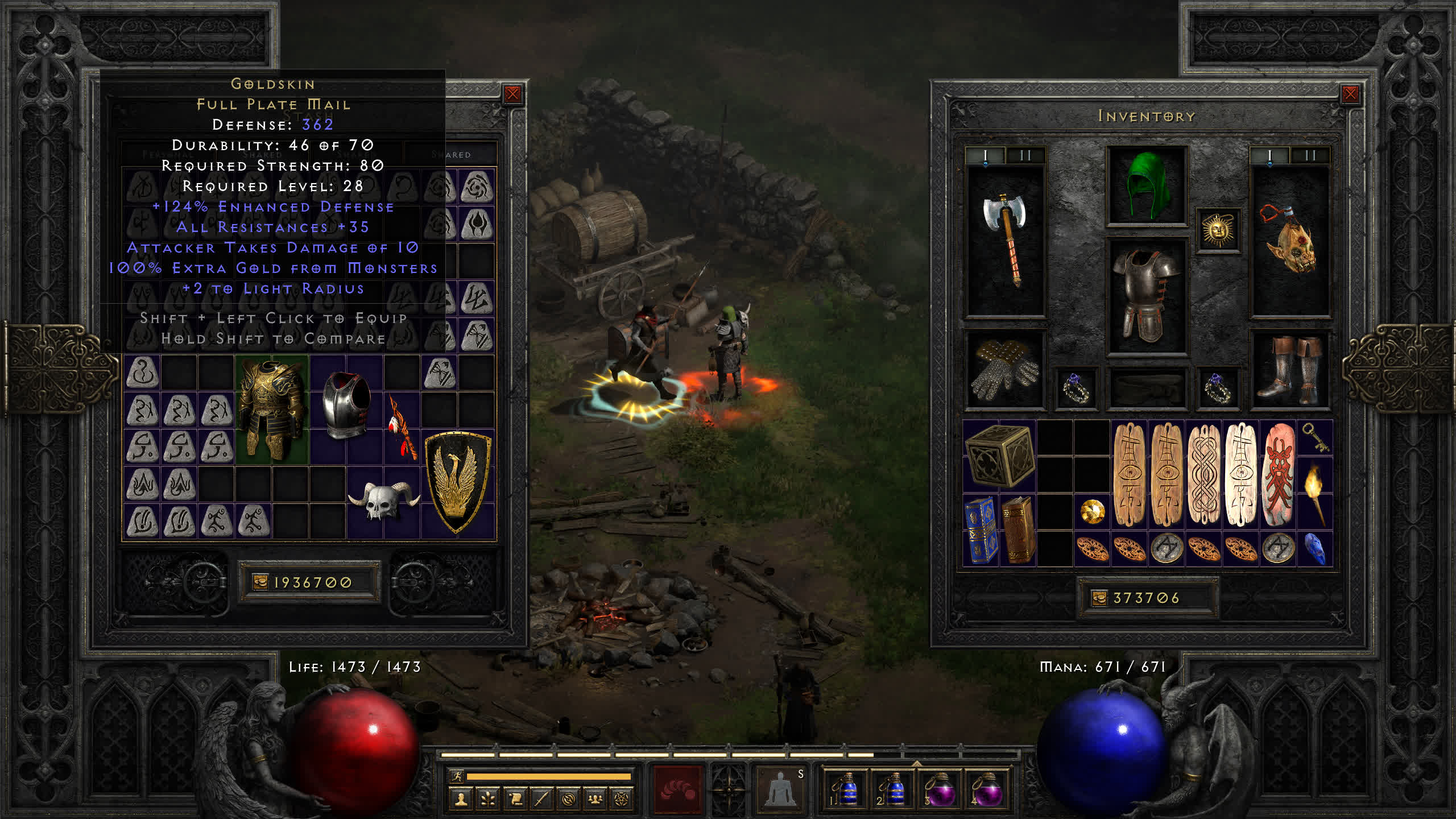Open the character screen from mini menu
Screen dimensions: 1456x819
pyautogui.click(x=461, y=799)
